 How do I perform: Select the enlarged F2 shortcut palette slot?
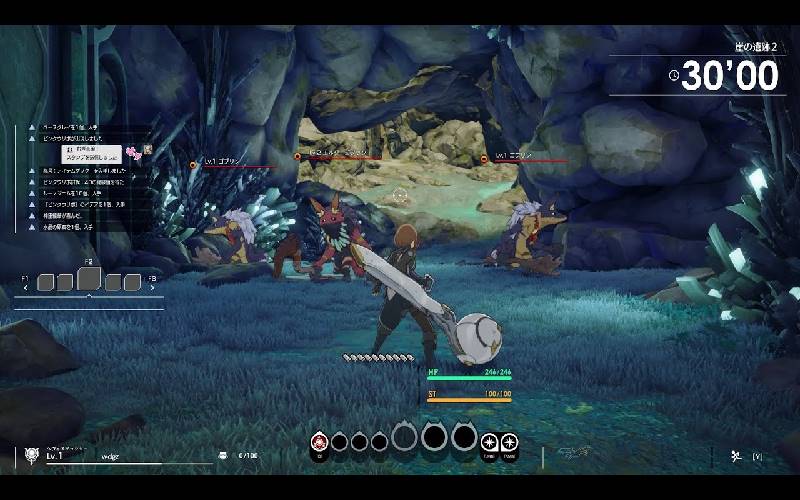tap(88, 280)
